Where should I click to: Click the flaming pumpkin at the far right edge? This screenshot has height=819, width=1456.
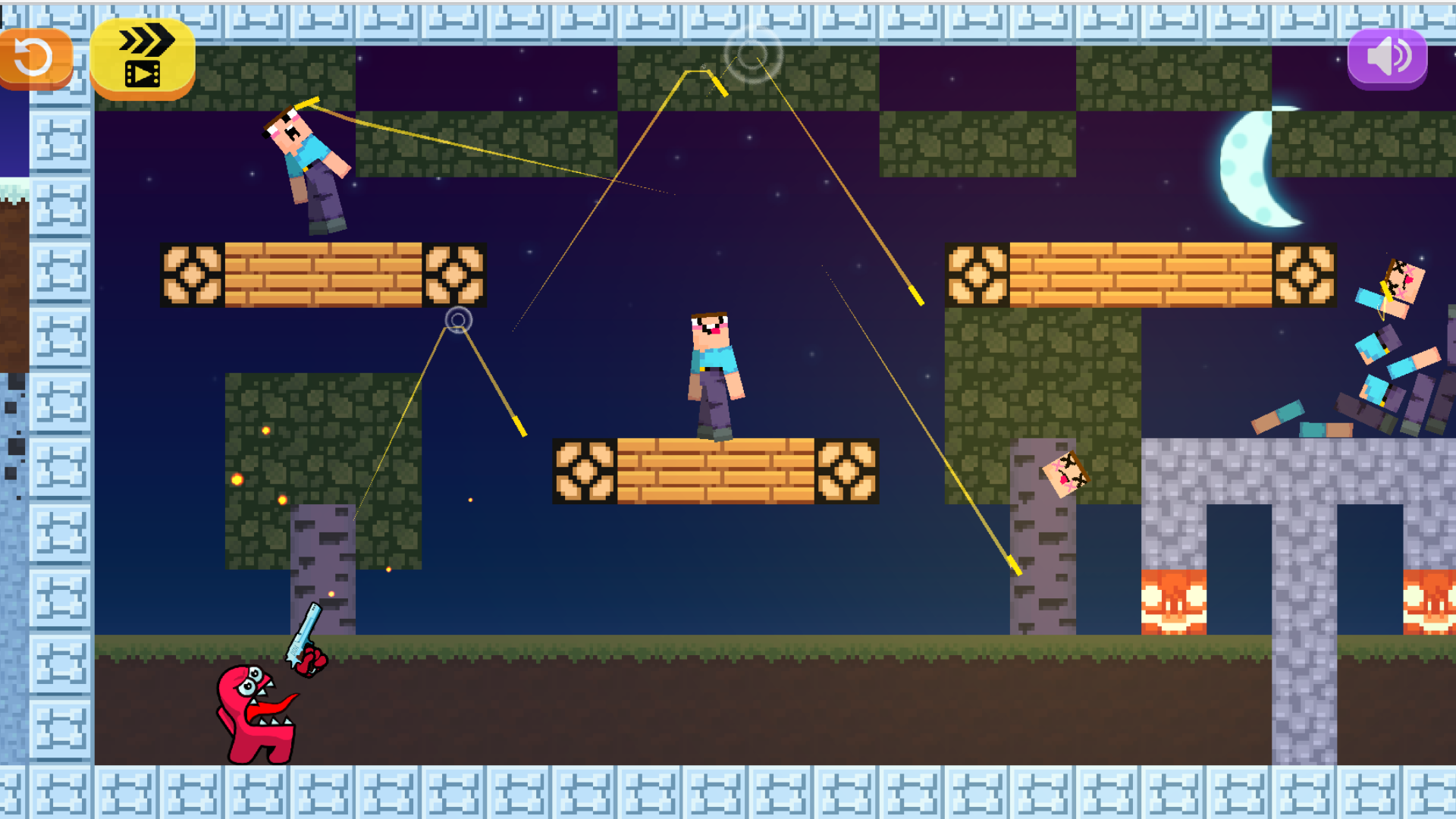tap(1432, 599)
